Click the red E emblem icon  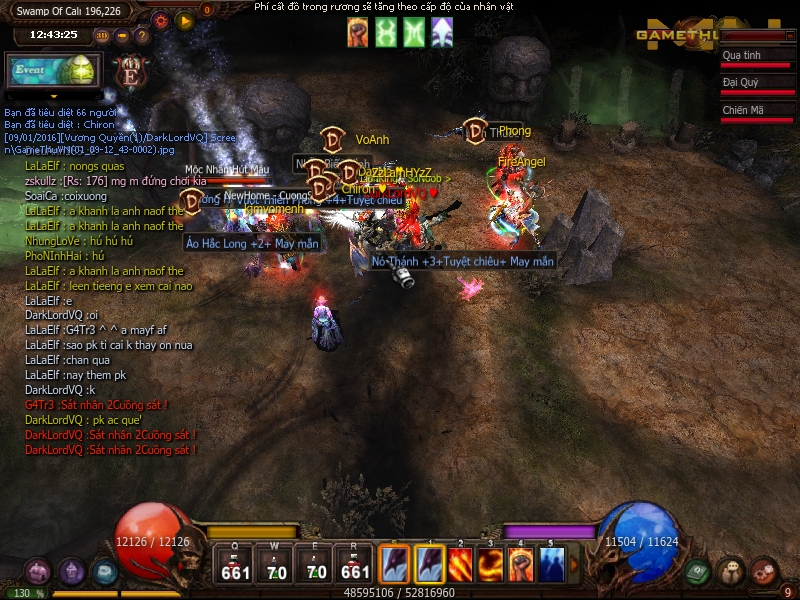click(x=131, y=72)
